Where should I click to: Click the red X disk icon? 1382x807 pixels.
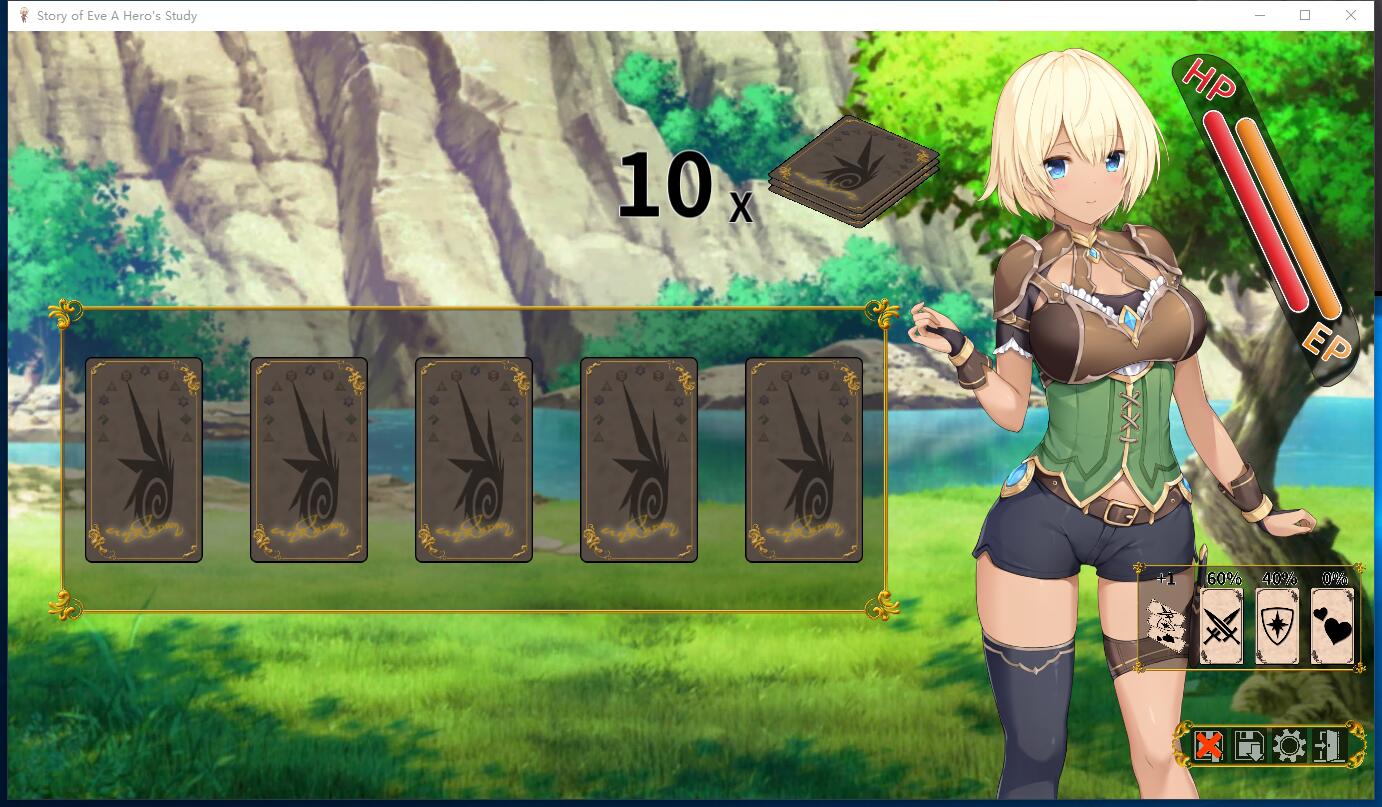tap(1209, 746)
